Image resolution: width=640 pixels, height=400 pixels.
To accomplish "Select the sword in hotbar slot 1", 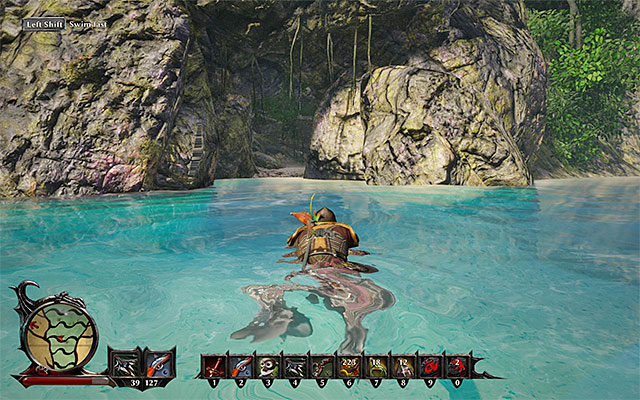I will (x=214, y=366).
